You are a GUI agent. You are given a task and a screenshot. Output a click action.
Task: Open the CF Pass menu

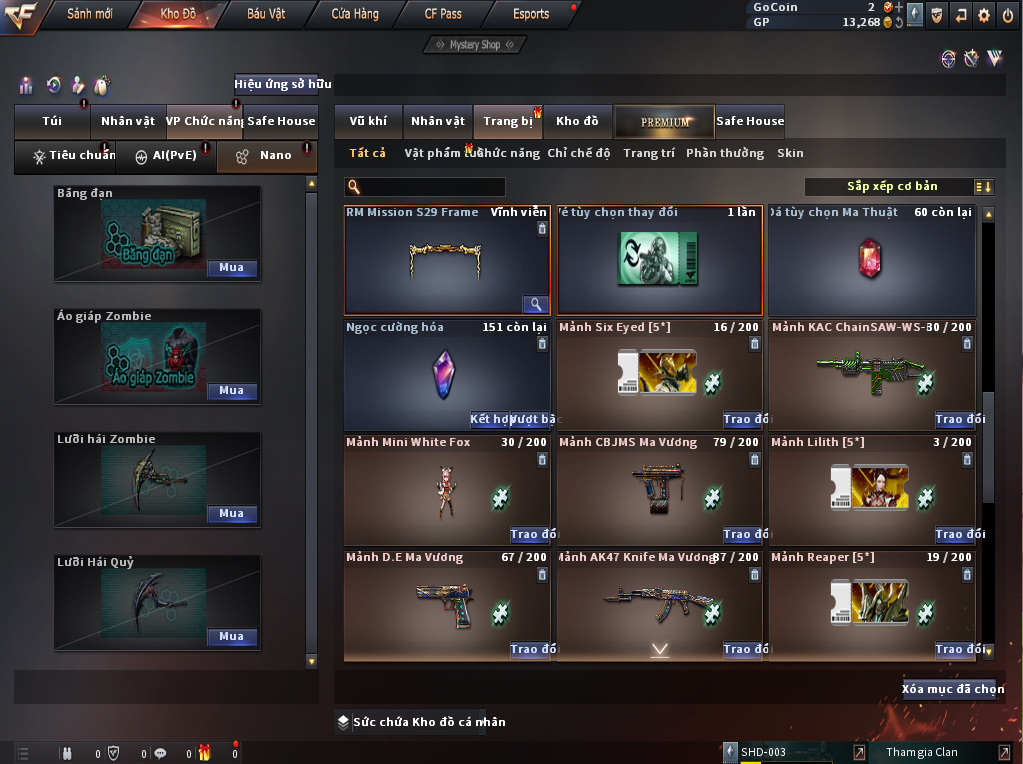coord(443,14)
